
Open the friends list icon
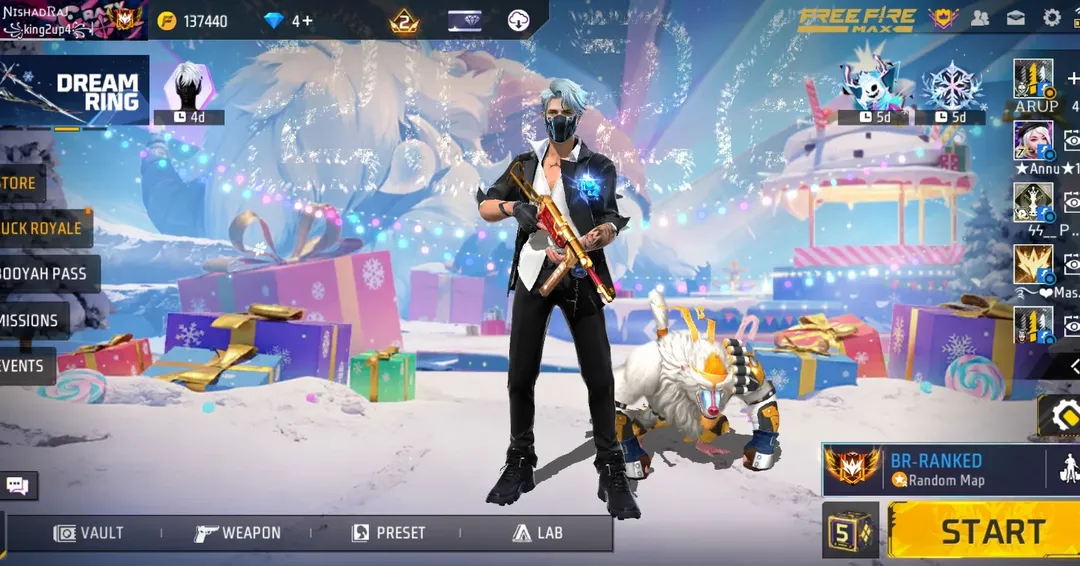(980, 18)
